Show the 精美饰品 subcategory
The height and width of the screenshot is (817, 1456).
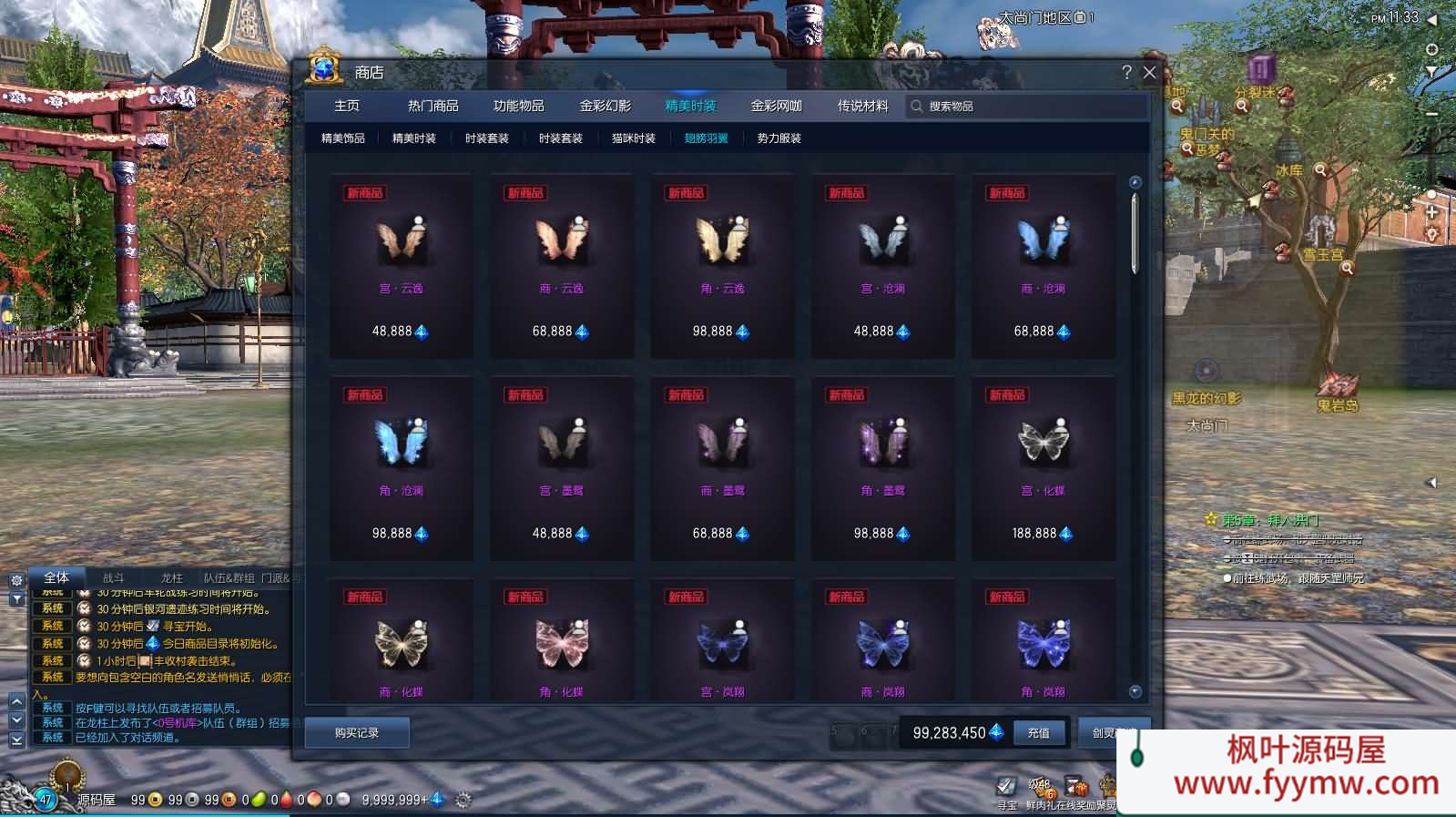(x=343, y=138)
